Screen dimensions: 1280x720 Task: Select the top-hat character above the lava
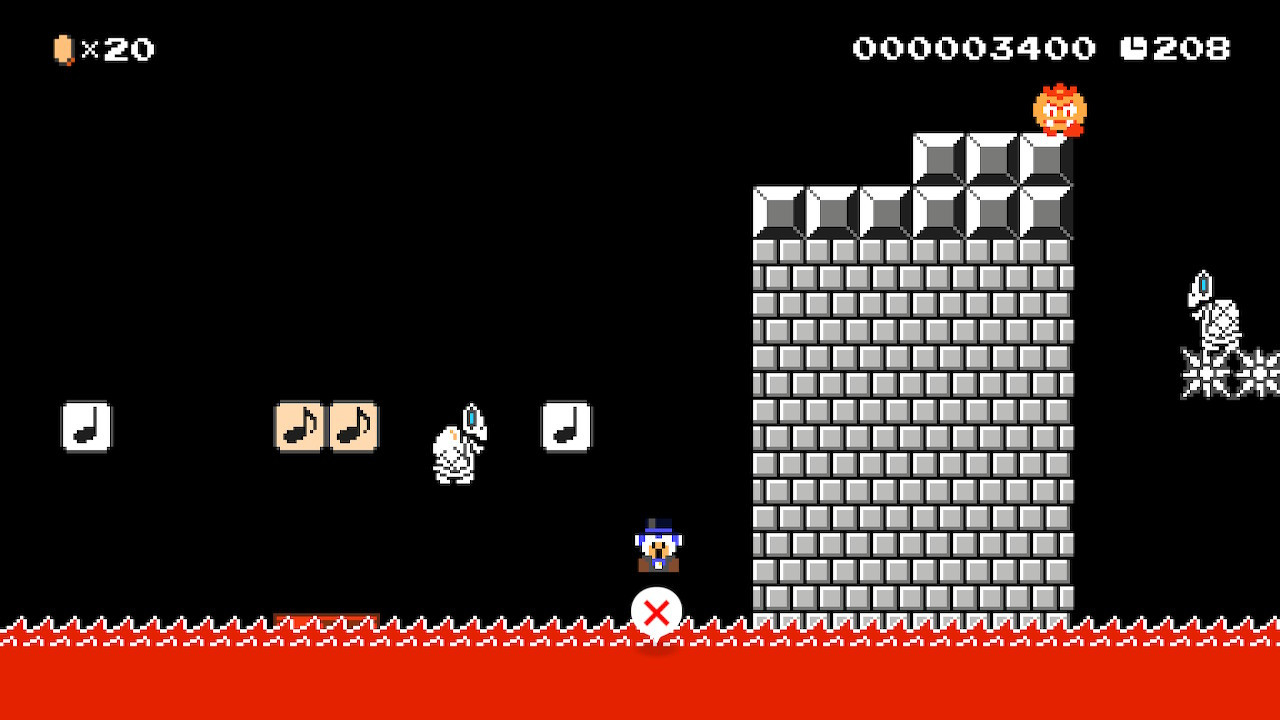(658, 545)
